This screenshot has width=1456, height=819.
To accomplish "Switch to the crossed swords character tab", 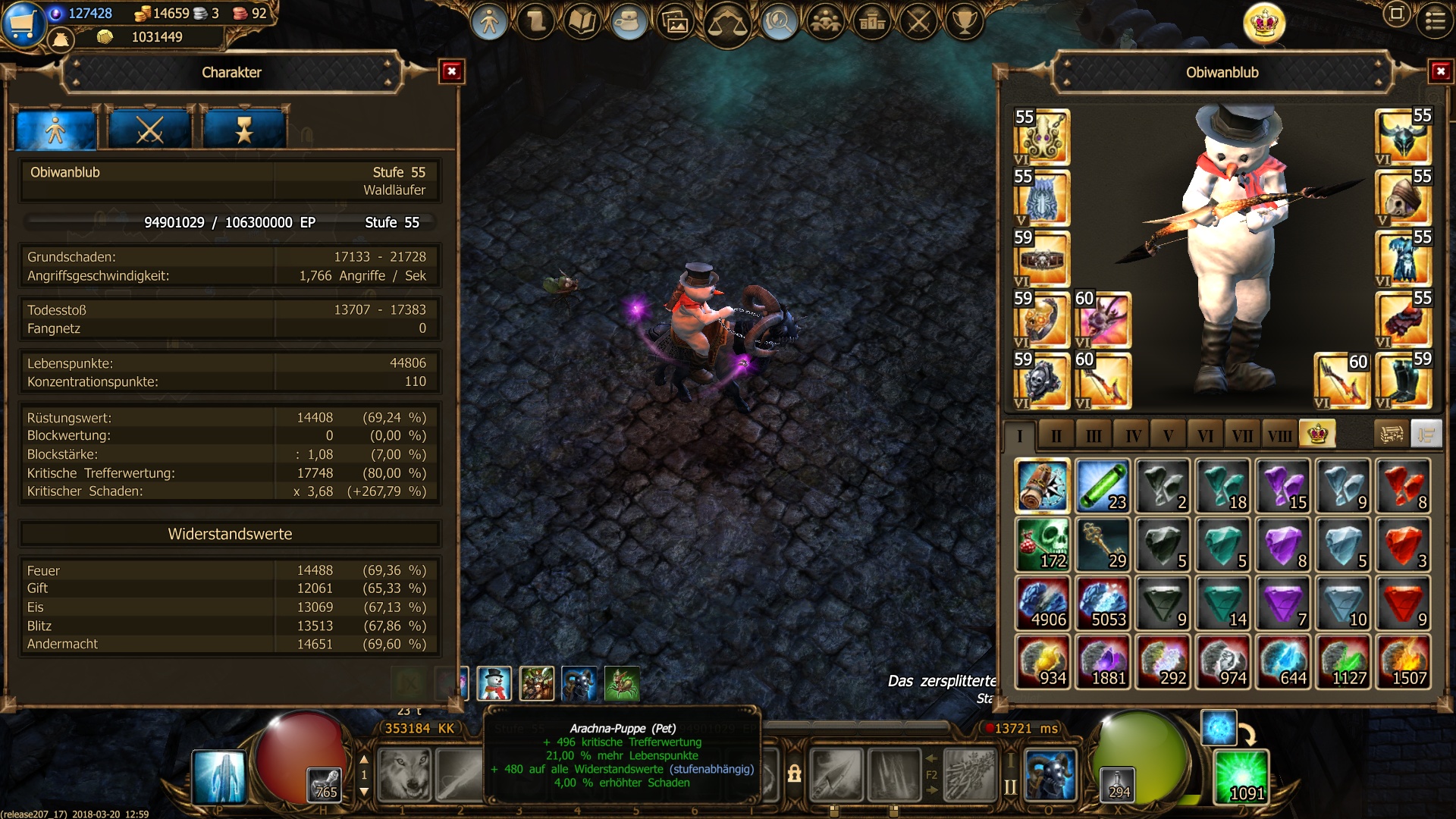I will pyautogui.click(x=150, y=130).
